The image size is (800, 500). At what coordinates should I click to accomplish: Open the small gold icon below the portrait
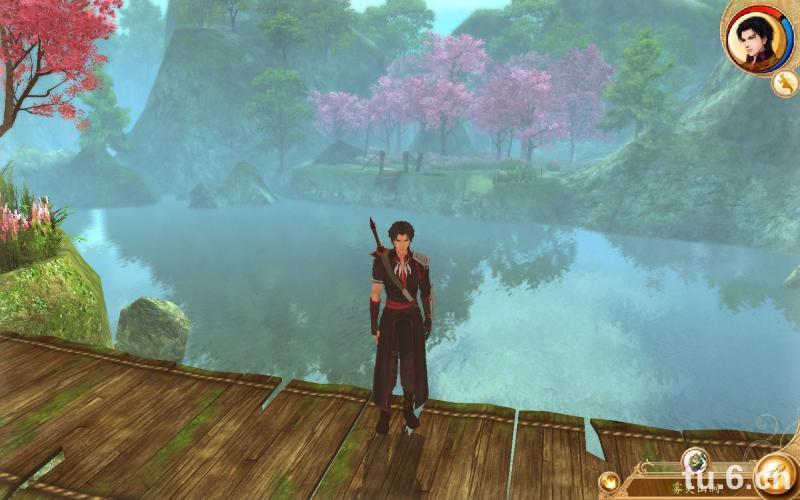coord(783,84)
